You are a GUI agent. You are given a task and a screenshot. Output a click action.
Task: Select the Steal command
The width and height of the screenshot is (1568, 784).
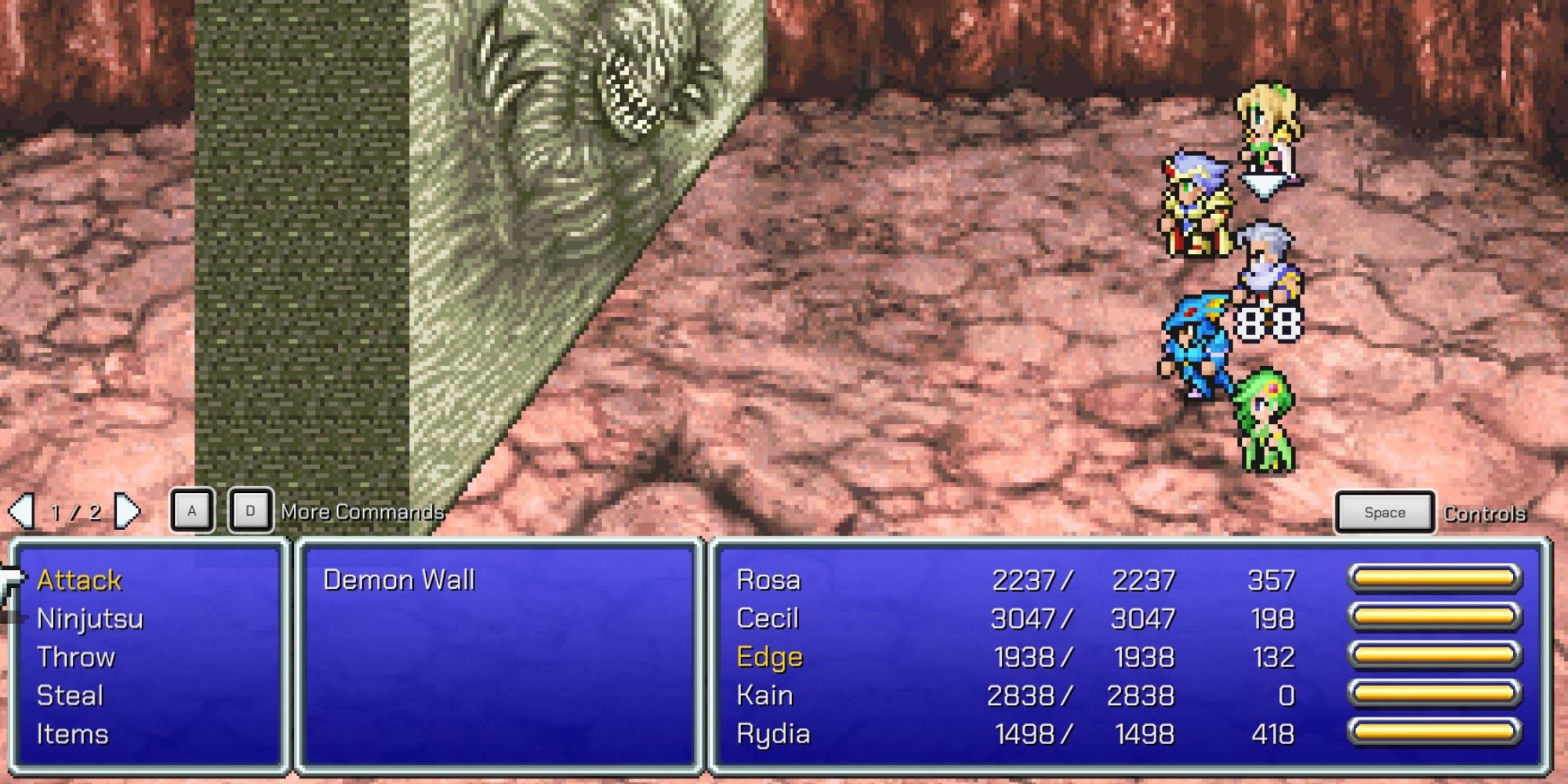(x=71, y=695)
